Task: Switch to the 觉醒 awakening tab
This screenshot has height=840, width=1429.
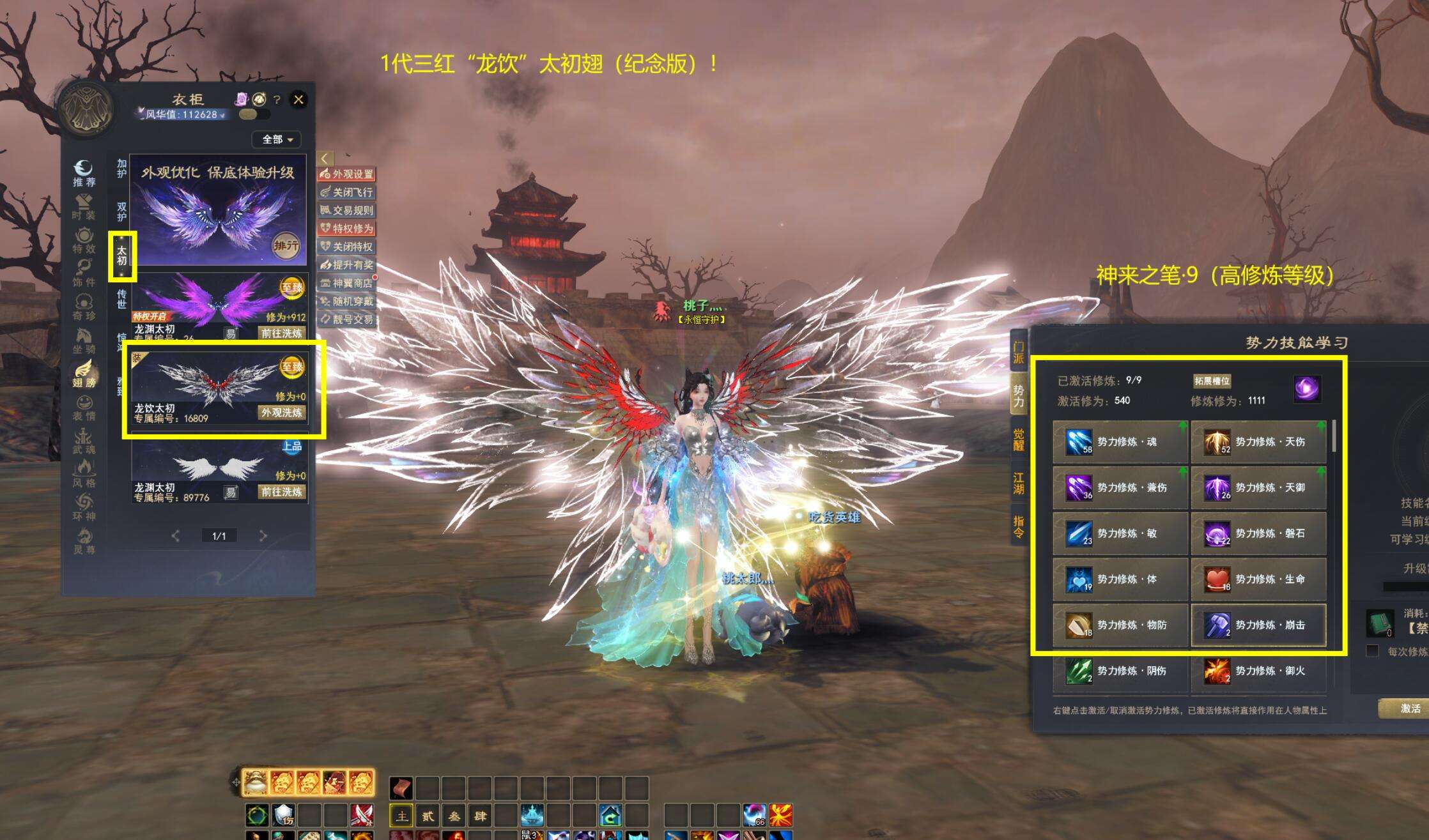Action: pyautogui.click(x=1019, y=439)
